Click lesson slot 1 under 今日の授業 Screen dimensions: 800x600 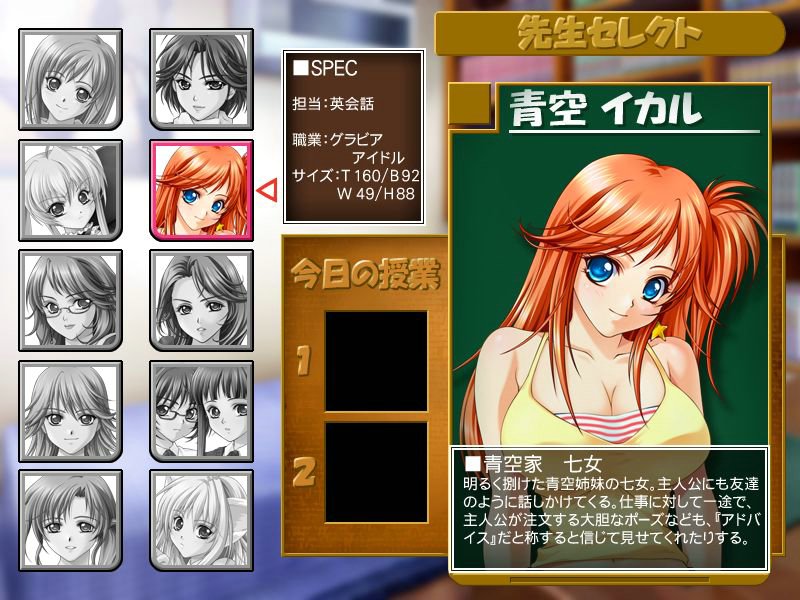[376, 361]
